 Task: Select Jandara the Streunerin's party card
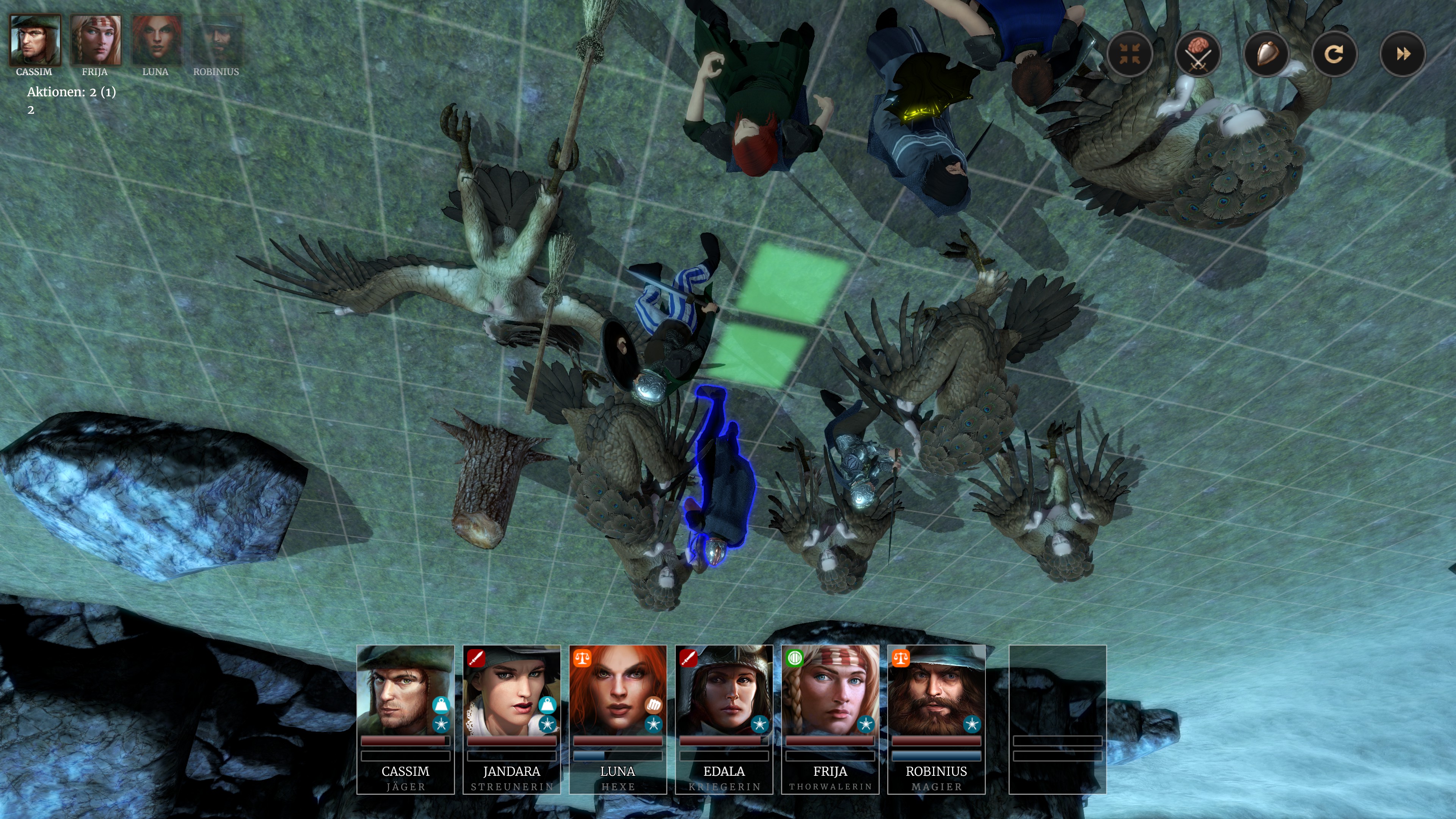[x=511, y=719]
